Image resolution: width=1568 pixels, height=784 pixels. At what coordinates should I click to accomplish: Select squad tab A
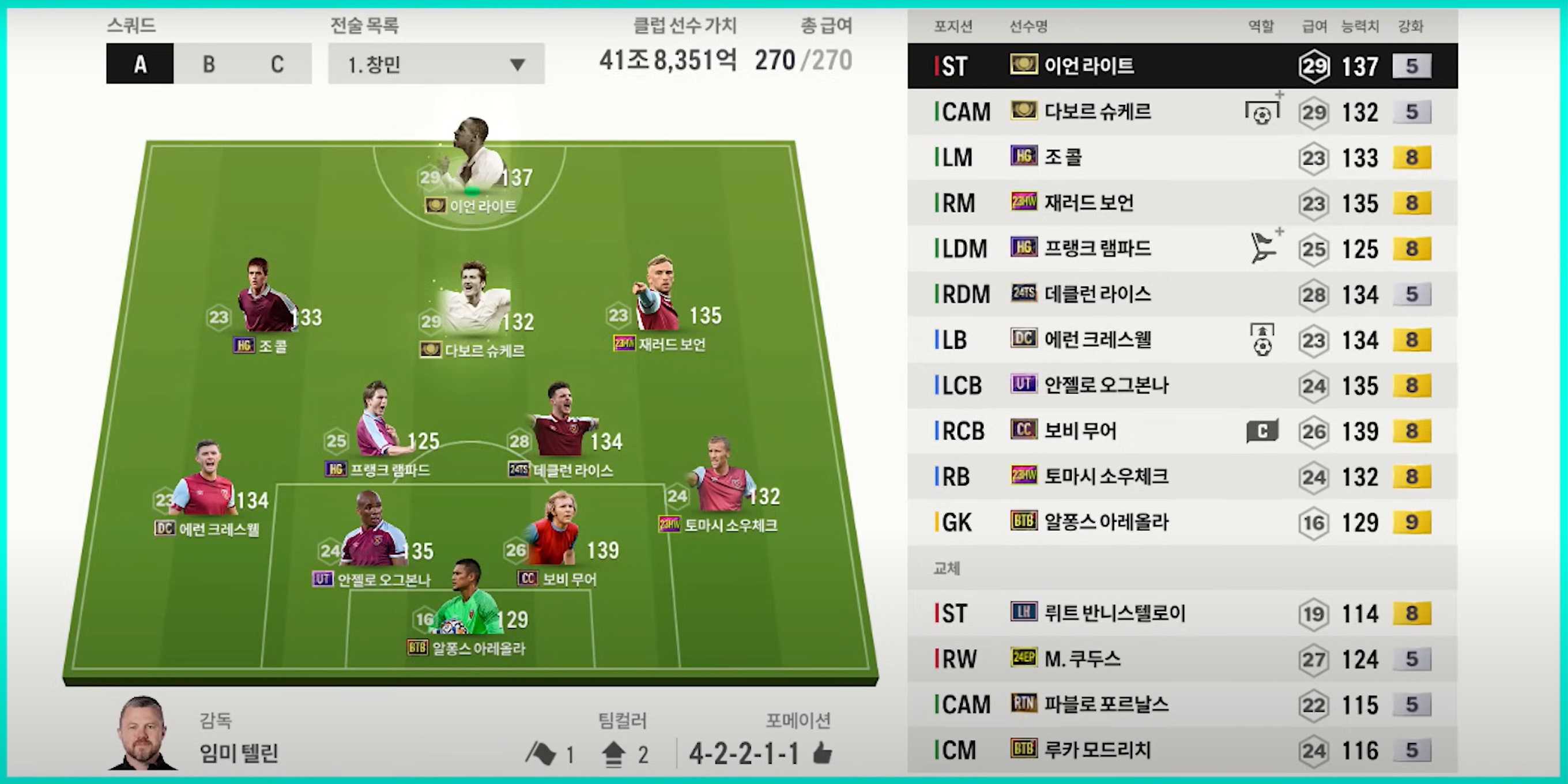click(x=140, y=64)
